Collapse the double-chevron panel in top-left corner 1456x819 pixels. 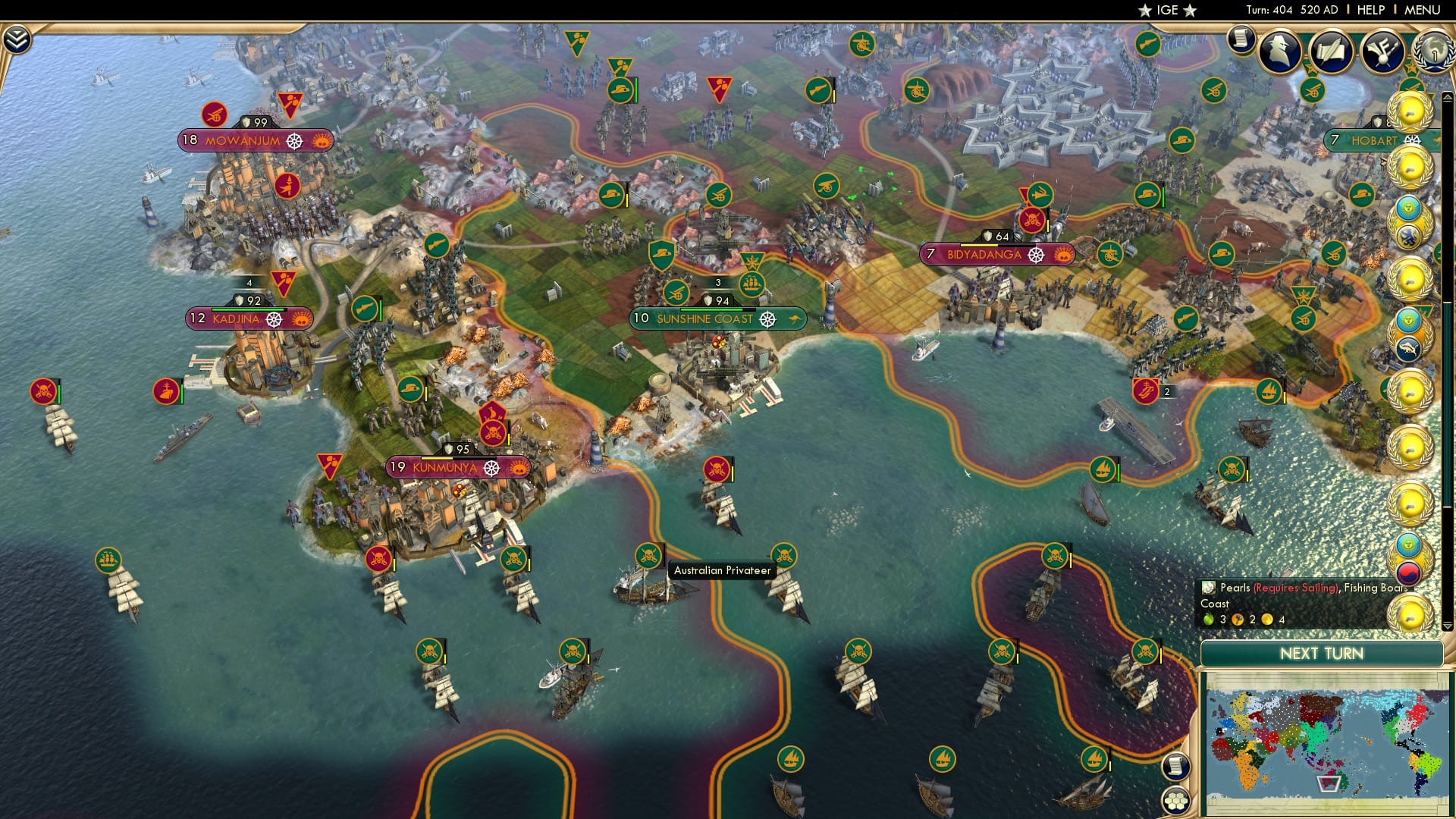(17, 39)
